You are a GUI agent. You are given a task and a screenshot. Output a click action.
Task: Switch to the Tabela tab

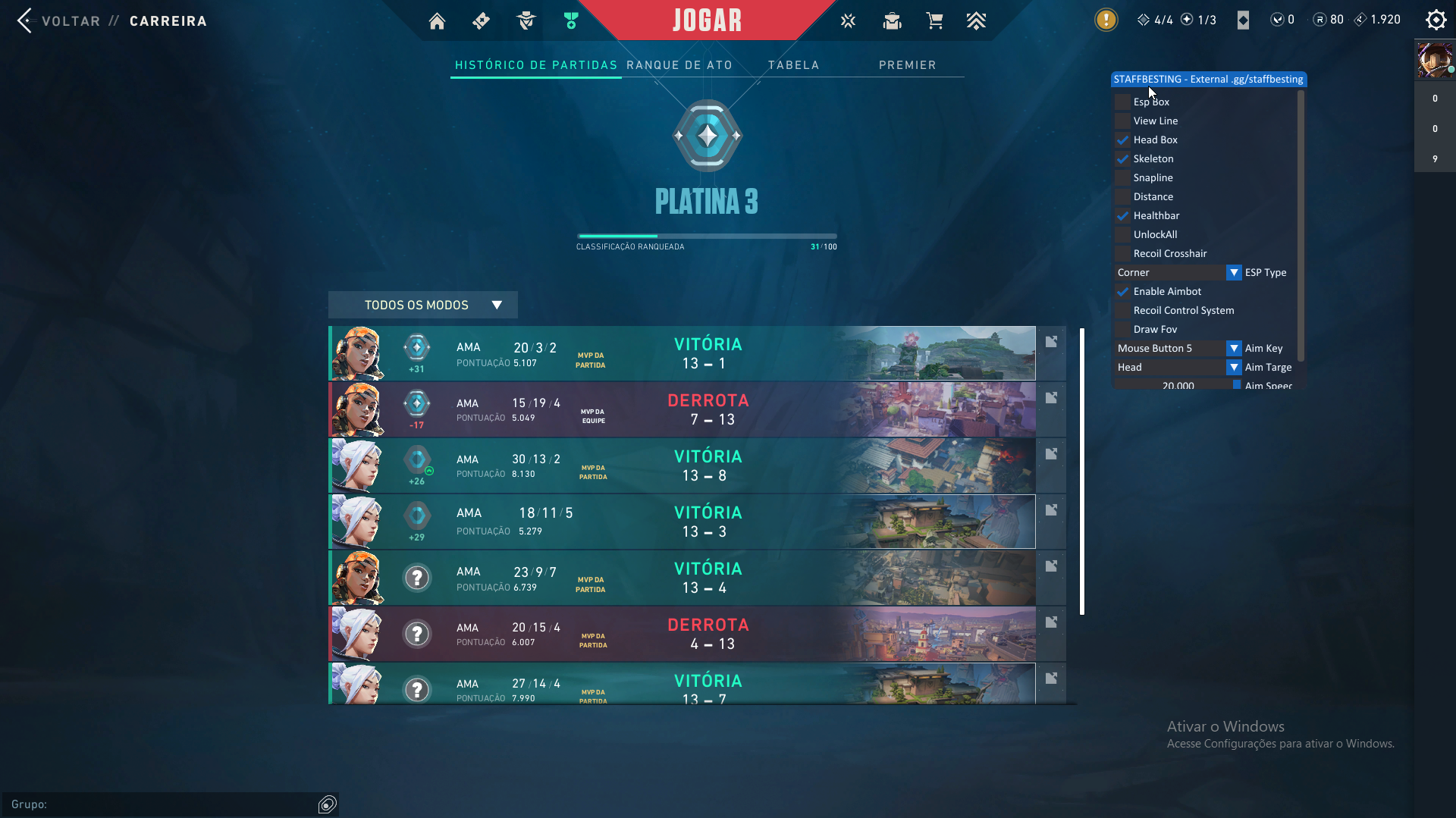coord(793,65)
